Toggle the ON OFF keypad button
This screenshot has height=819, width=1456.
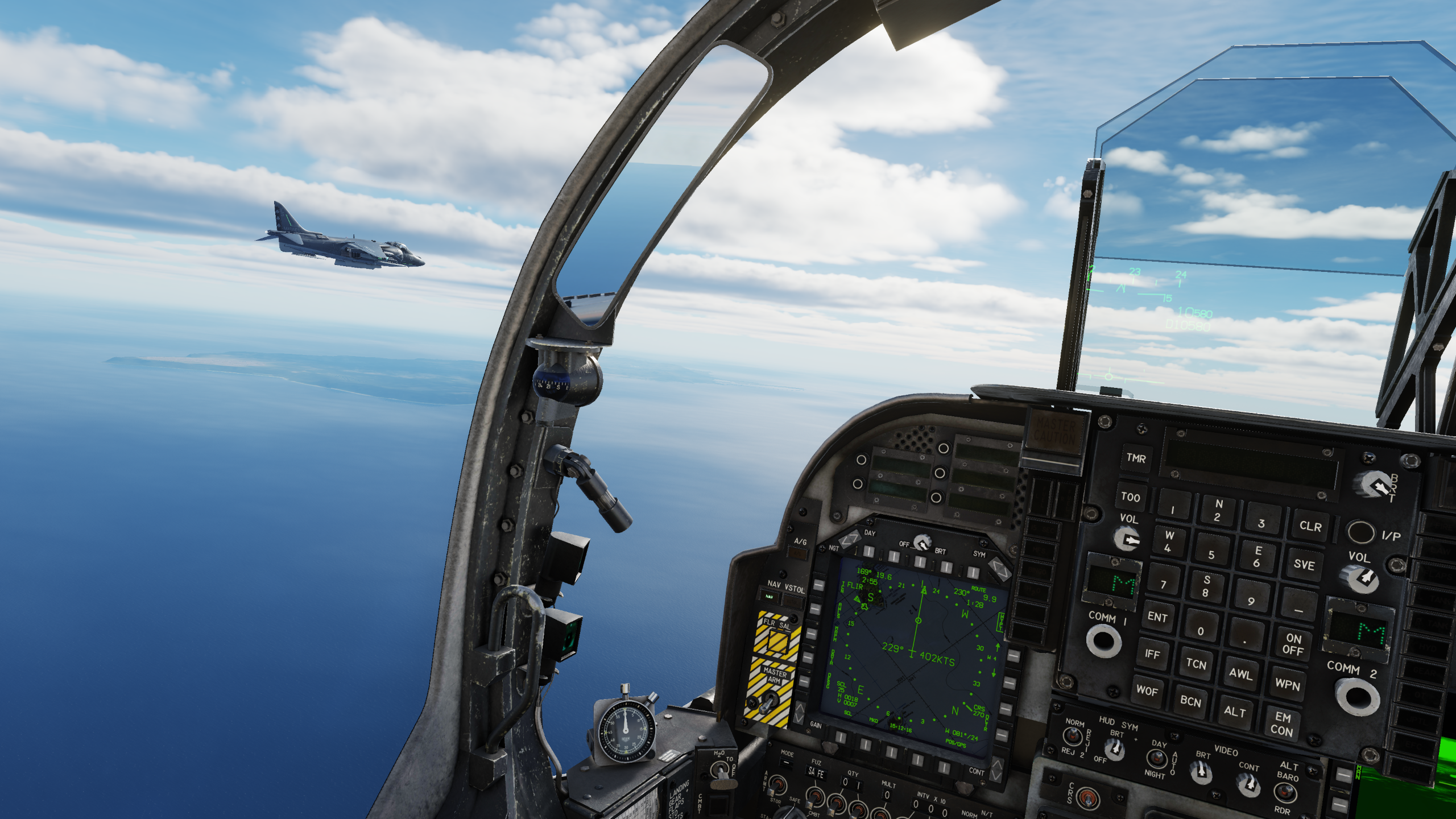(1293, 644)
